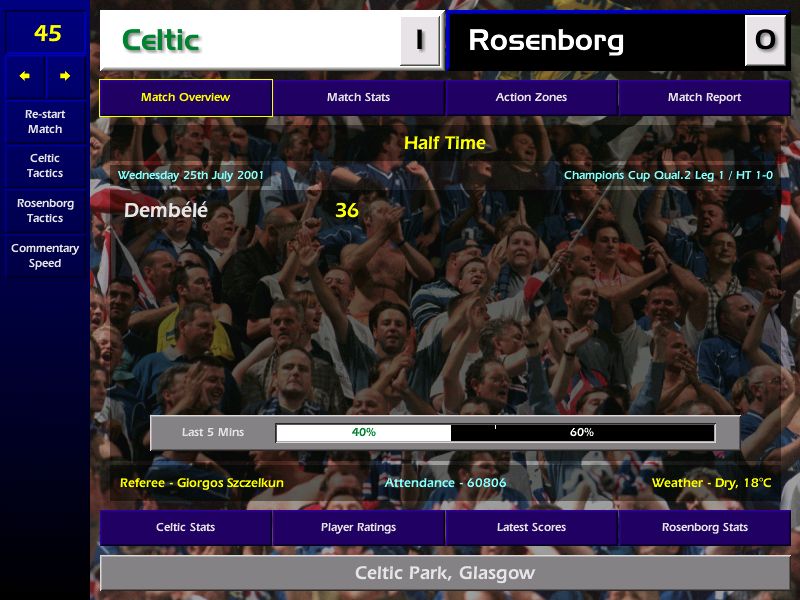Image resolution: width=800 pixels, height=600 pixels.
Task: Click goalscorer Dembélé's name
Action: [166, 211]
